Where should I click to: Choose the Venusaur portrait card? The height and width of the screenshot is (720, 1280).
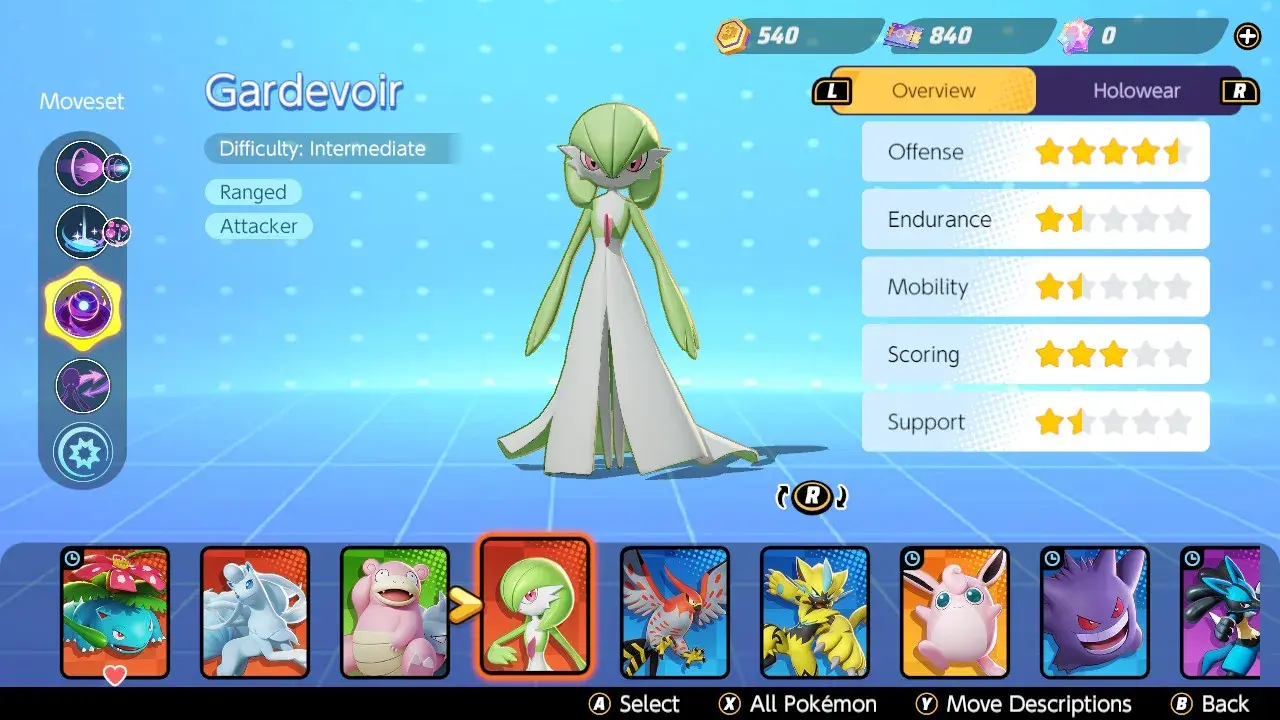pyautogui.click(x=115, y=612)
